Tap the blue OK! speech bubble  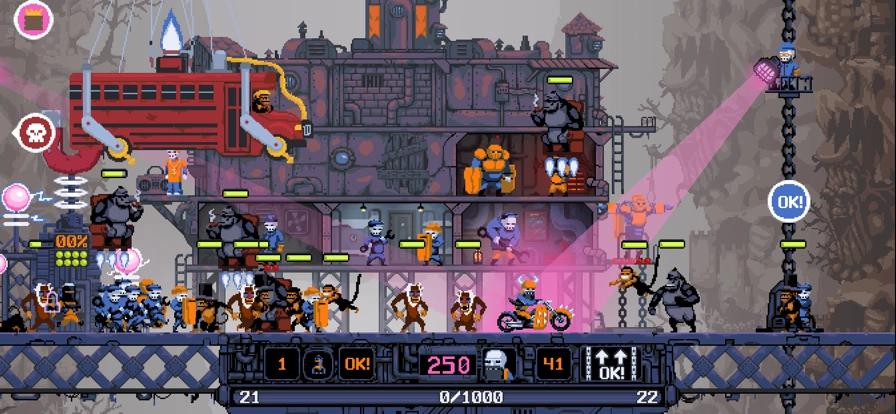tap(788, 202)
